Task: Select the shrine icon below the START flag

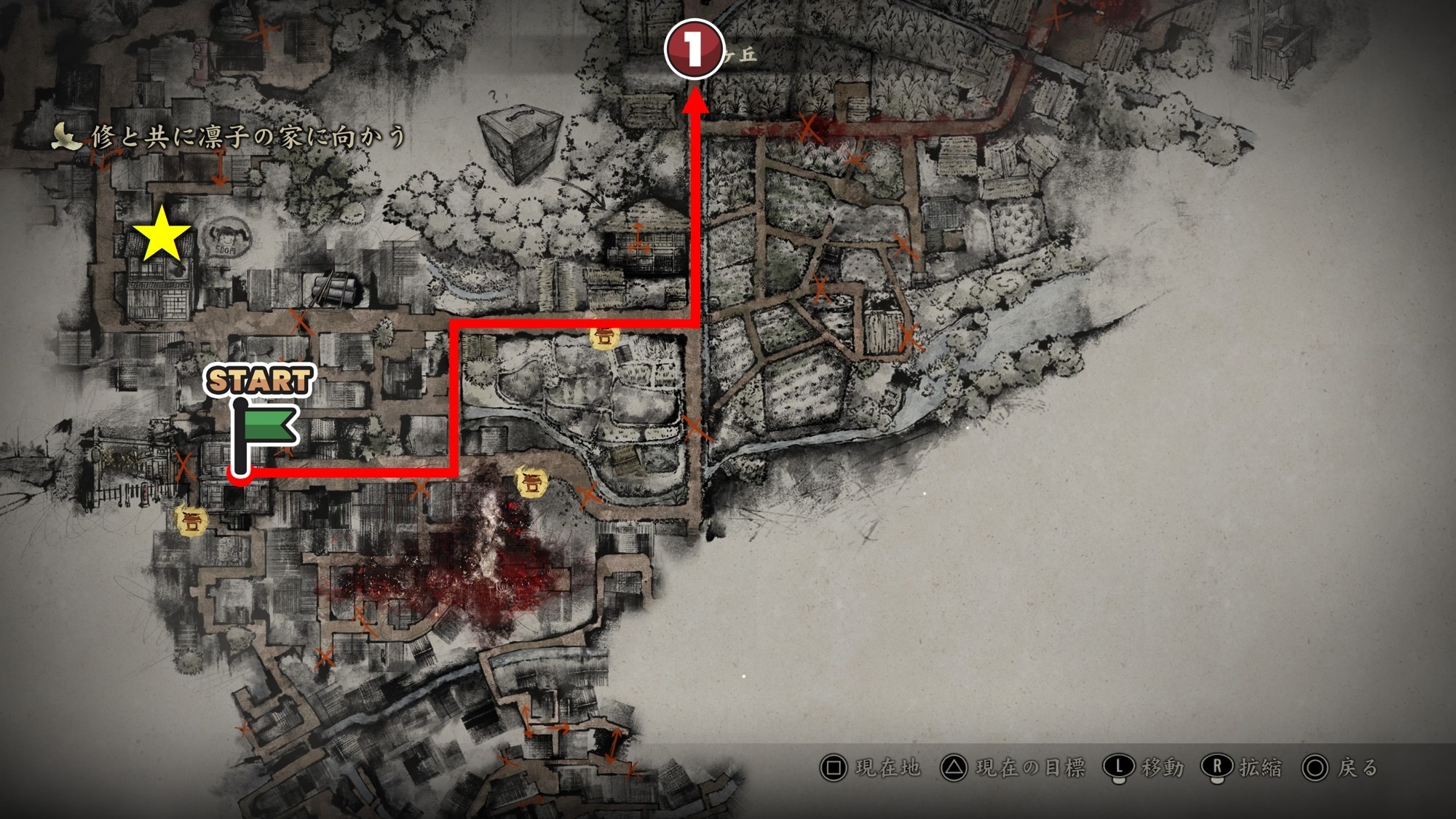Action: pyautogui.click(x=192, y=521)
